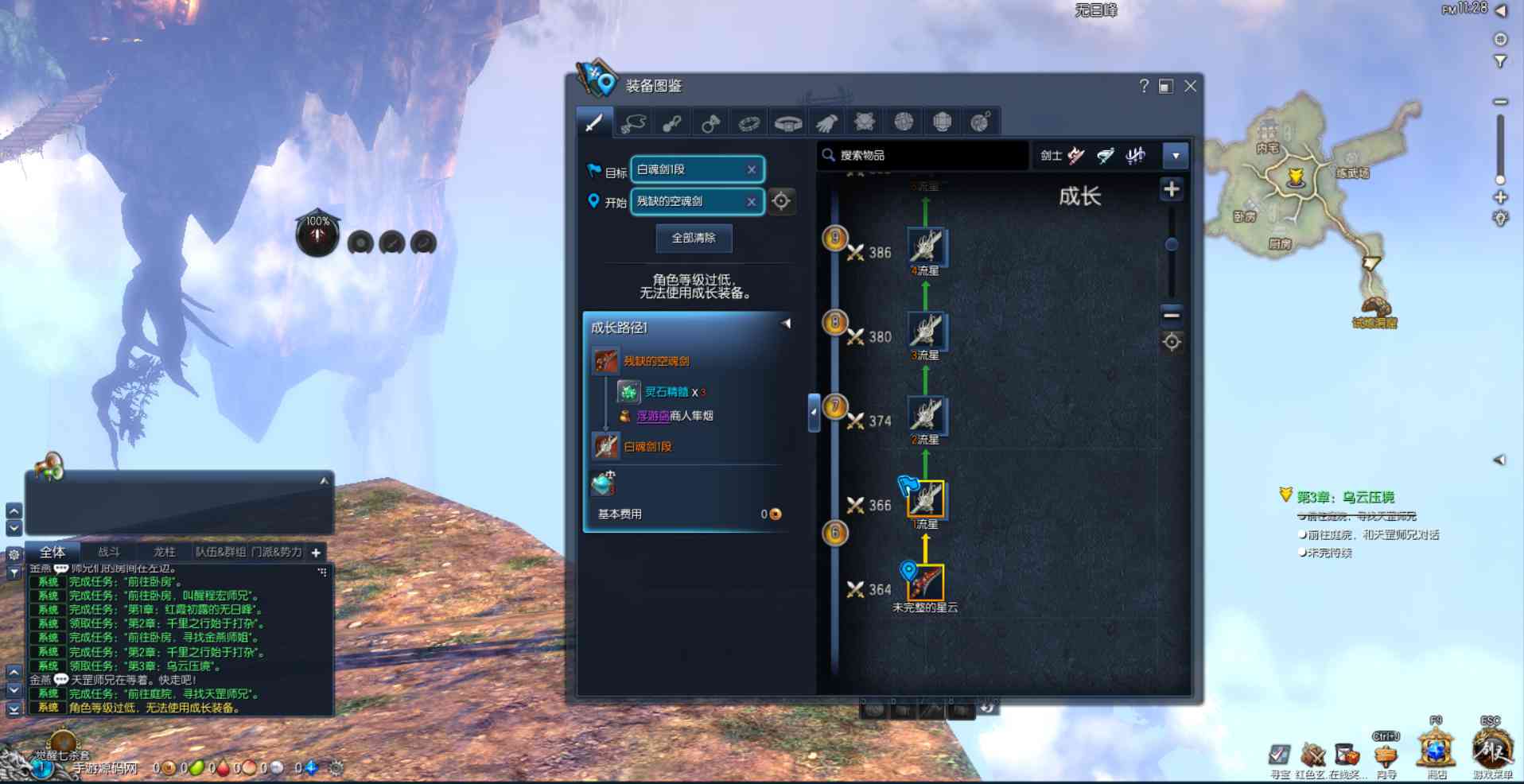Select the ring equipment category tab
The width and height of the screenshot is (1524, 784).
click(711, 122)
